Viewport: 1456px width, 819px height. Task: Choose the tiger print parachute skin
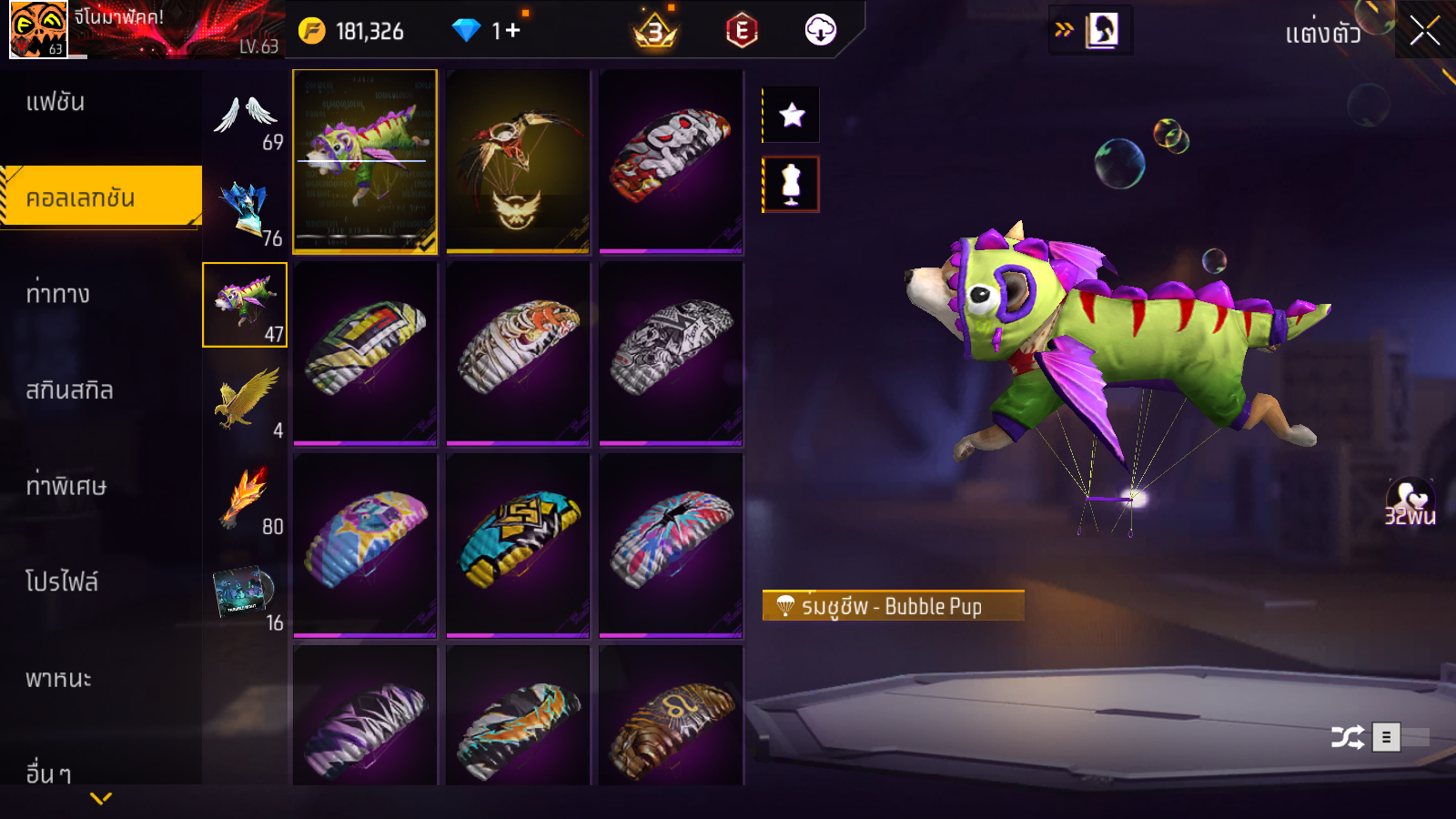click(518, 353)
